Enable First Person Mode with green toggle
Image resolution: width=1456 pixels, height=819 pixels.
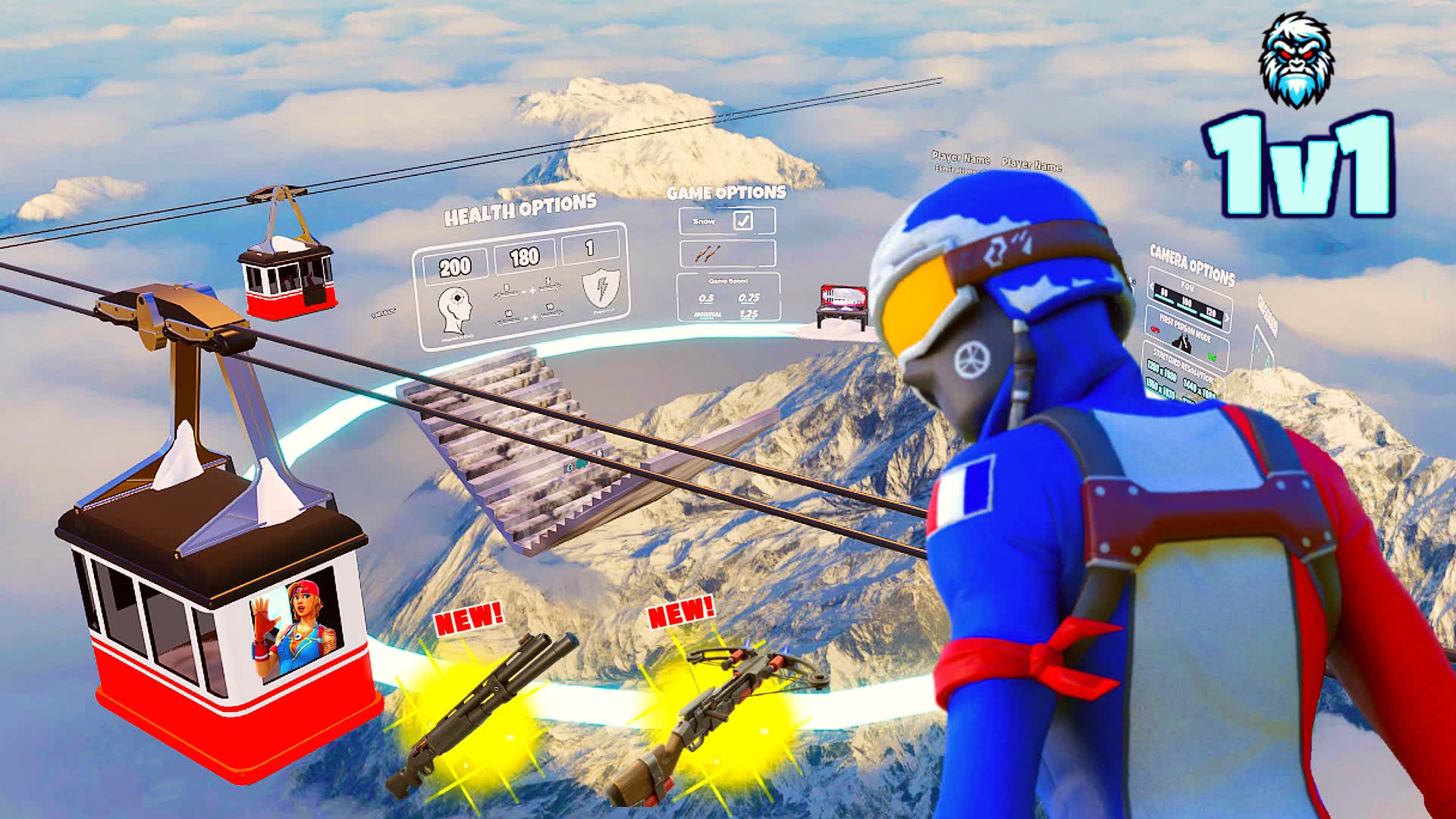[1212, 356]
